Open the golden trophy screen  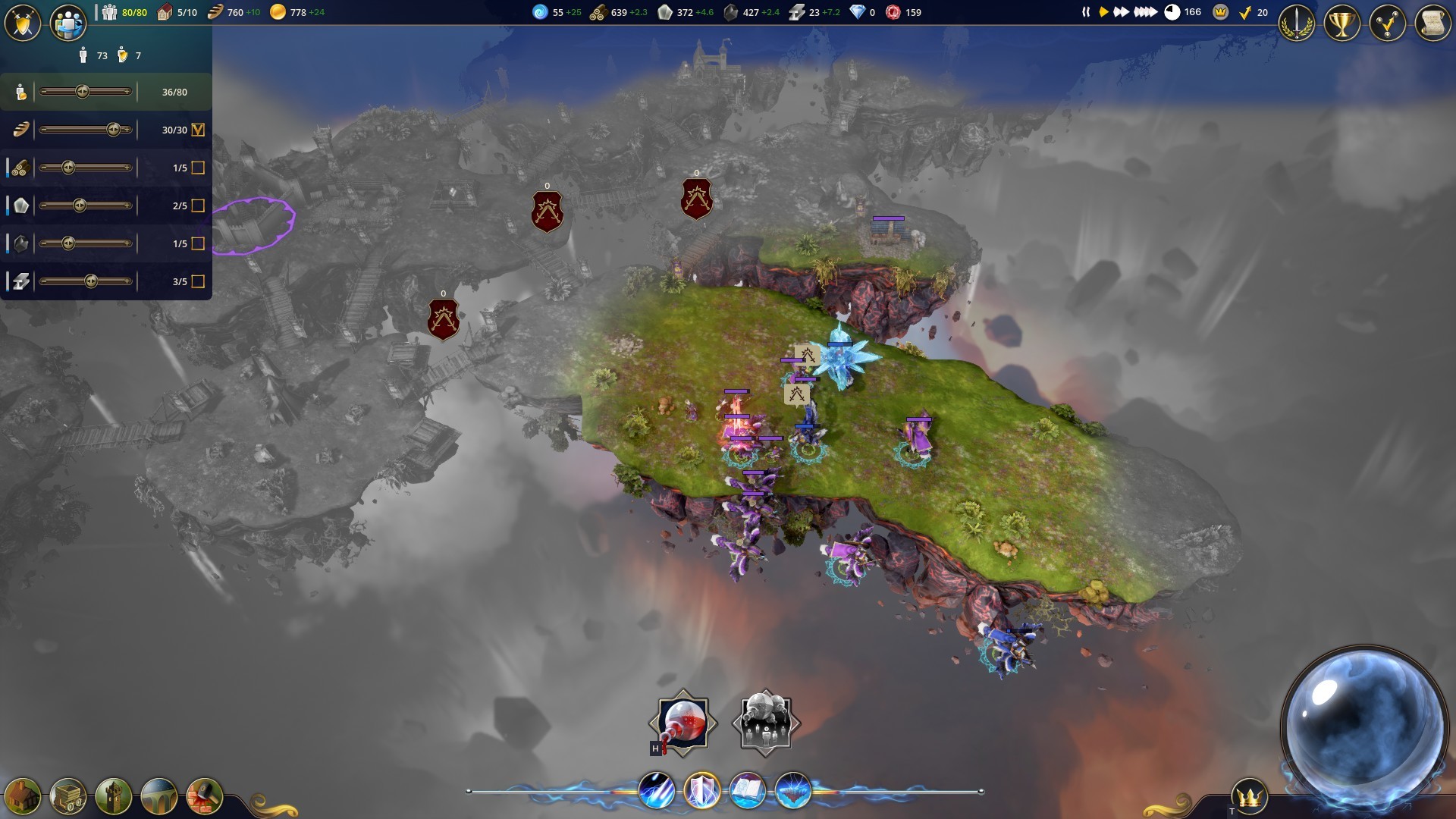tap(1342, 24)
